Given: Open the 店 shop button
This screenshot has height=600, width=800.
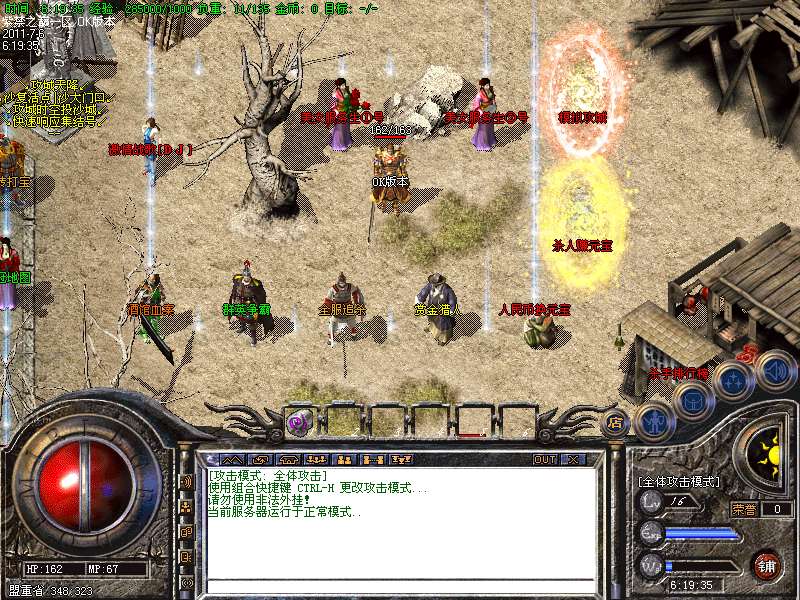Looking at the screenshot, I should click(612, 422).
